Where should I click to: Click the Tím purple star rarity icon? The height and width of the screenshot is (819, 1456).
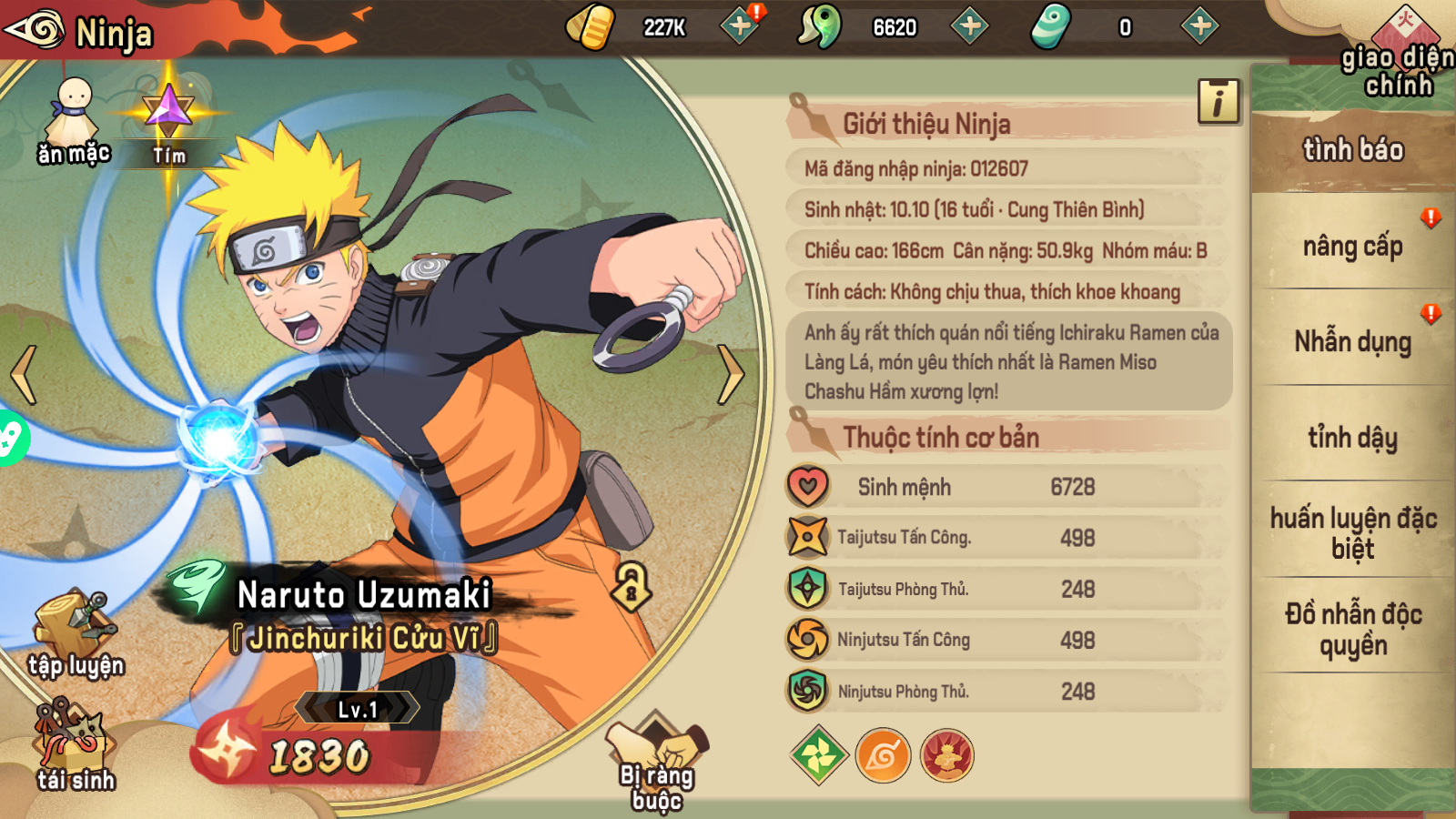(167, 127)
